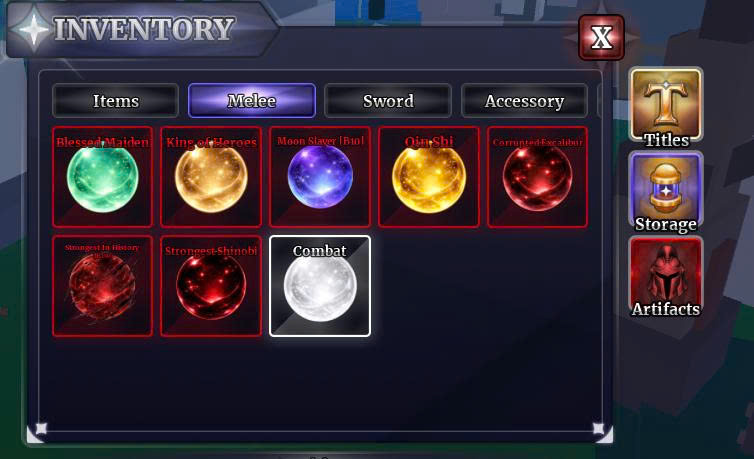The height and width of the screenshot is (459, 754).
Task: Select the Strongest In History orb
Action: [102, 286]
